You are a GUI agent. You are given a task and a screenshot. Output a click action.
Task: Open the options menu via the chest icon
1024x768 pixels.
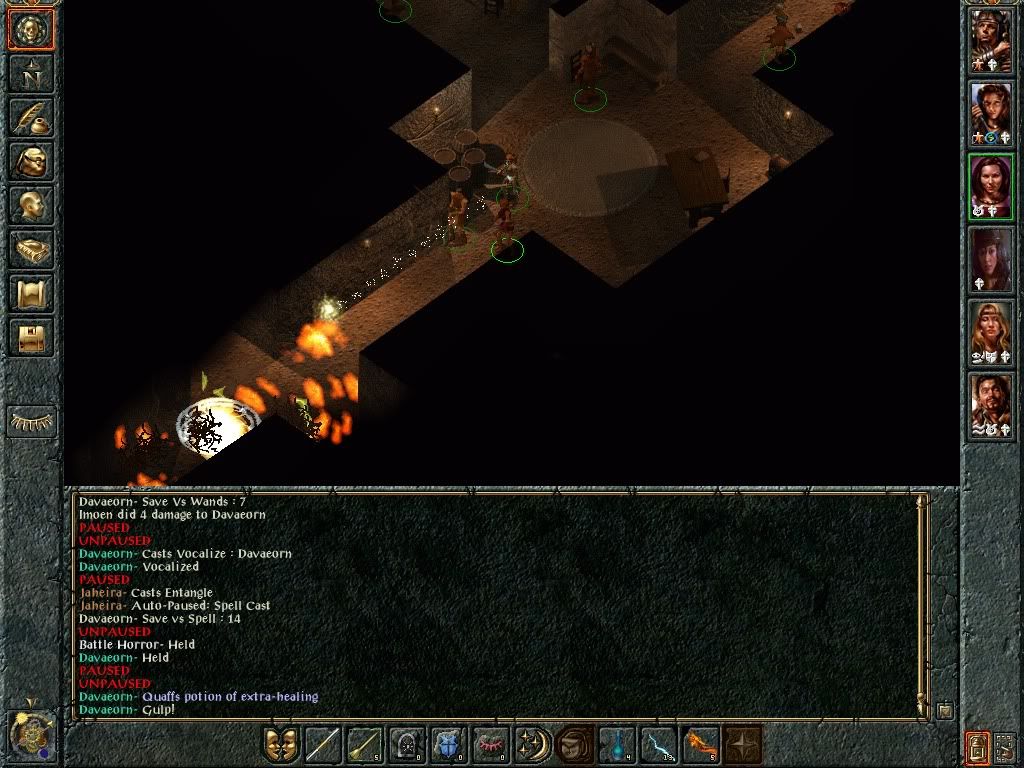pos(31,337)
